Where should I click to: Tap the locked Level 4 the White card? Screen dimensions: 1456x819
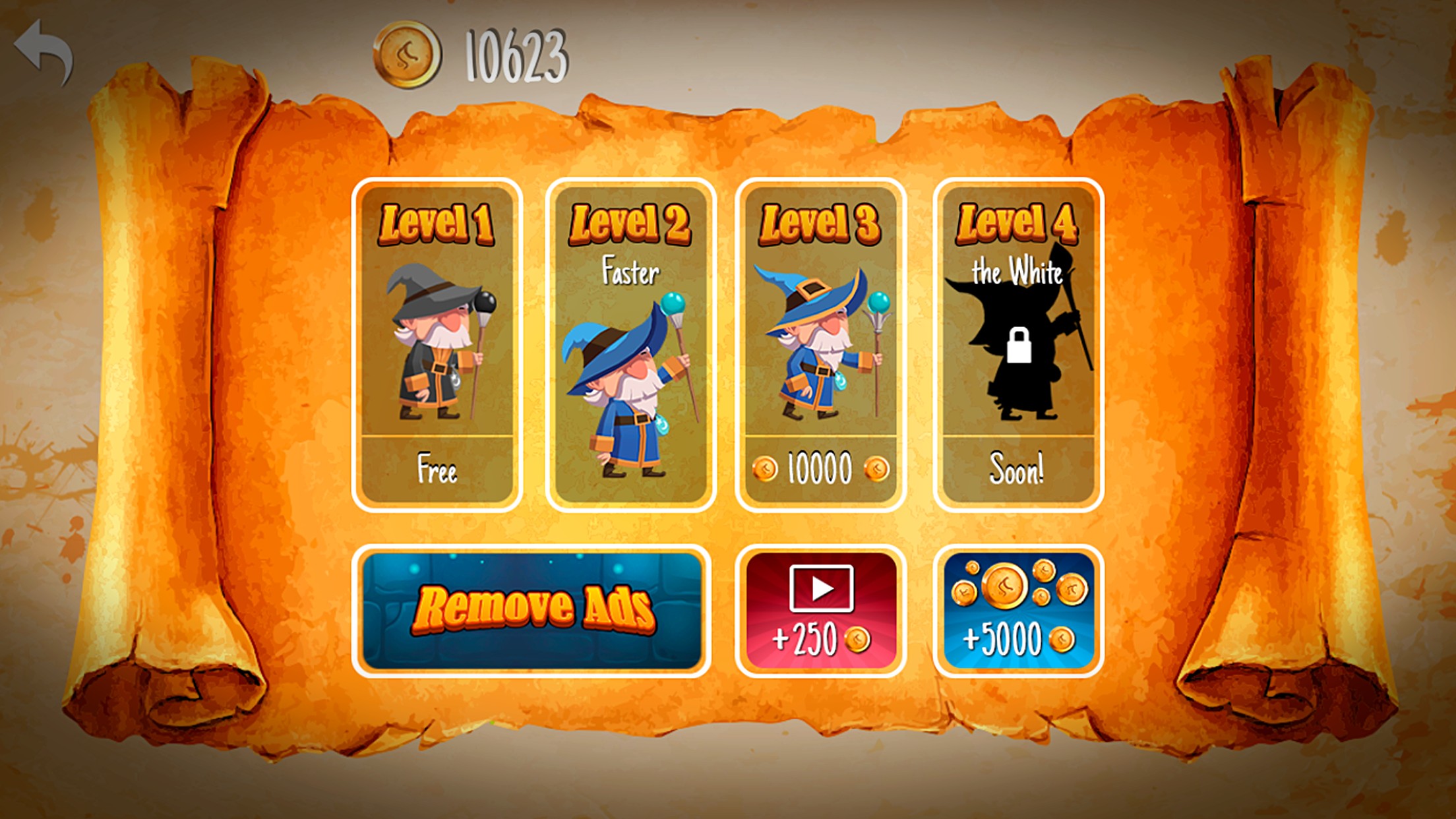point(1017,344)
